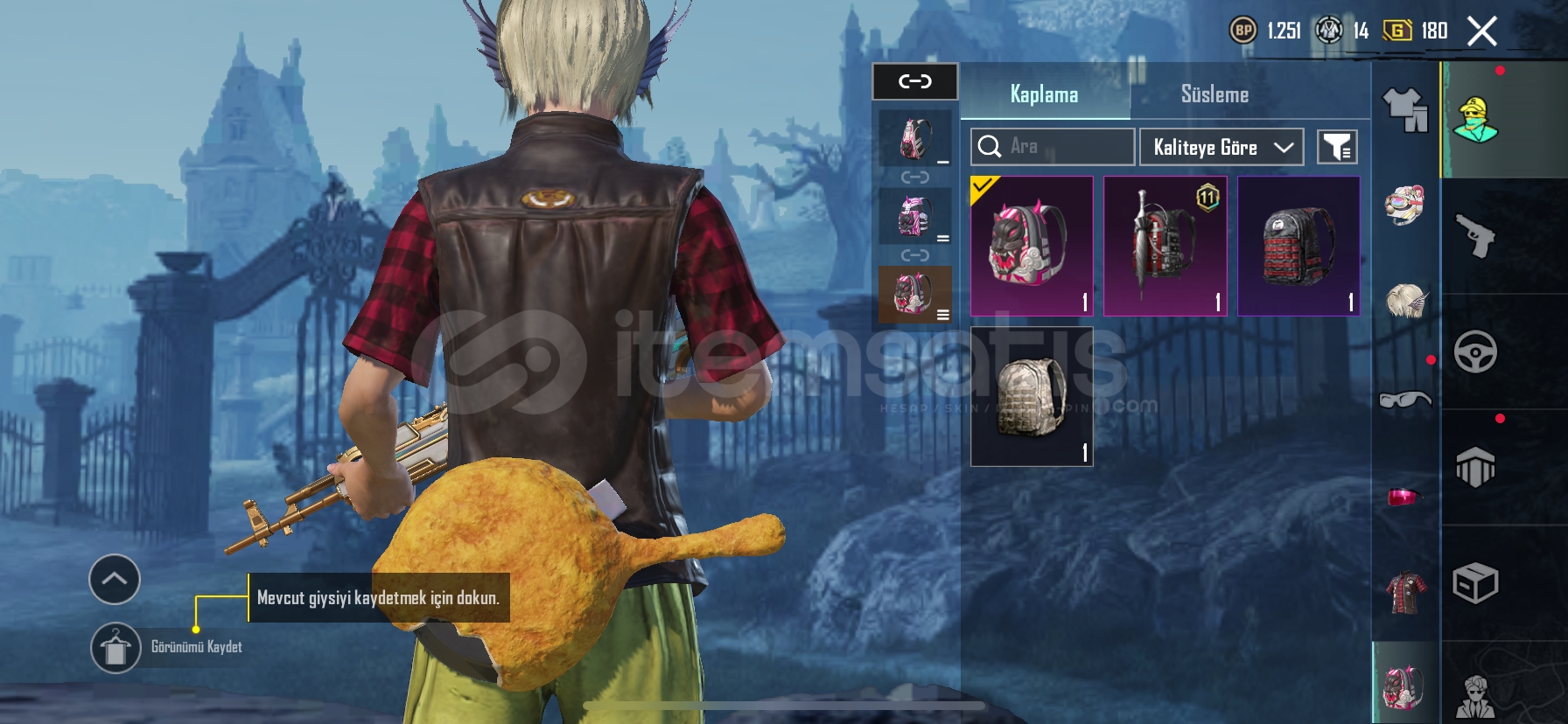1568x724 pixels.
Task: Toggle the chain link button above backpack levels
Action: tap(915, 82)
